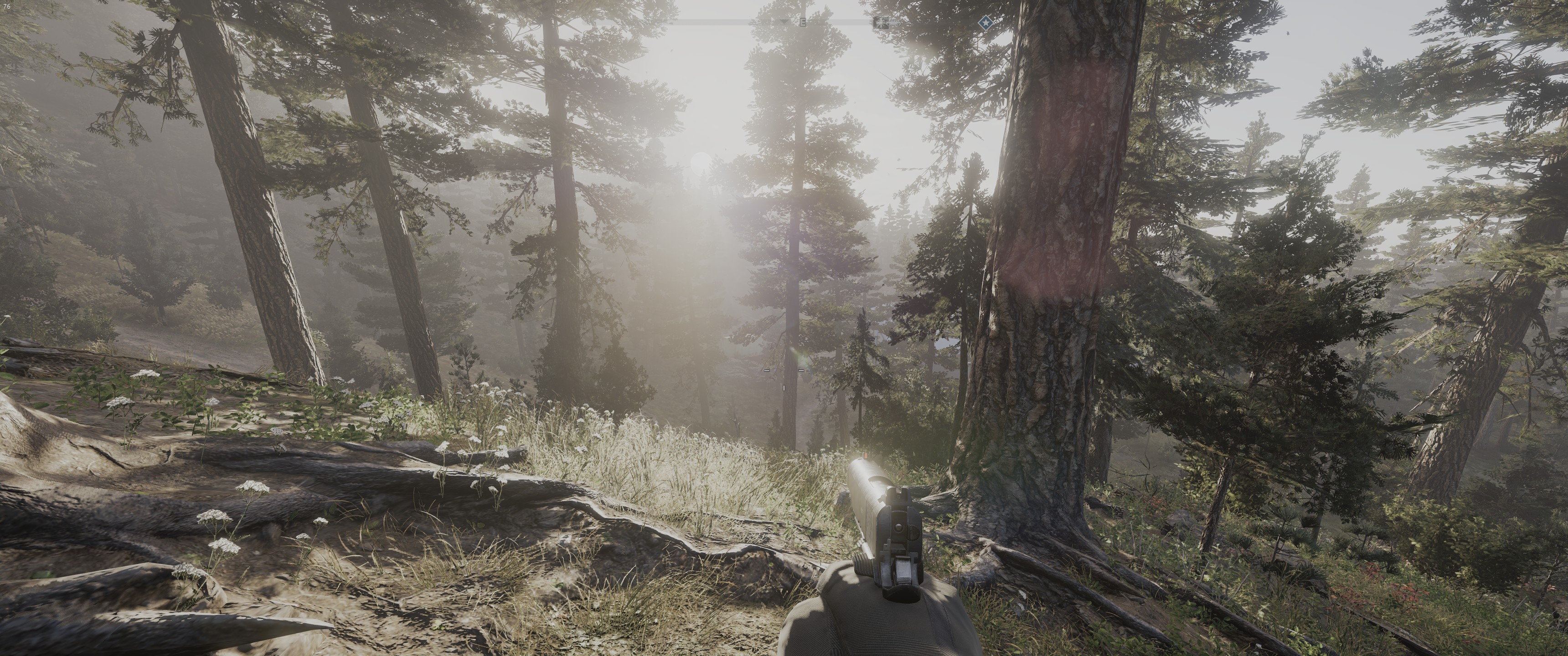This screenshot has height=656, width=1568.
Task: Click the compass bar at the East heading
Action: 803,23
